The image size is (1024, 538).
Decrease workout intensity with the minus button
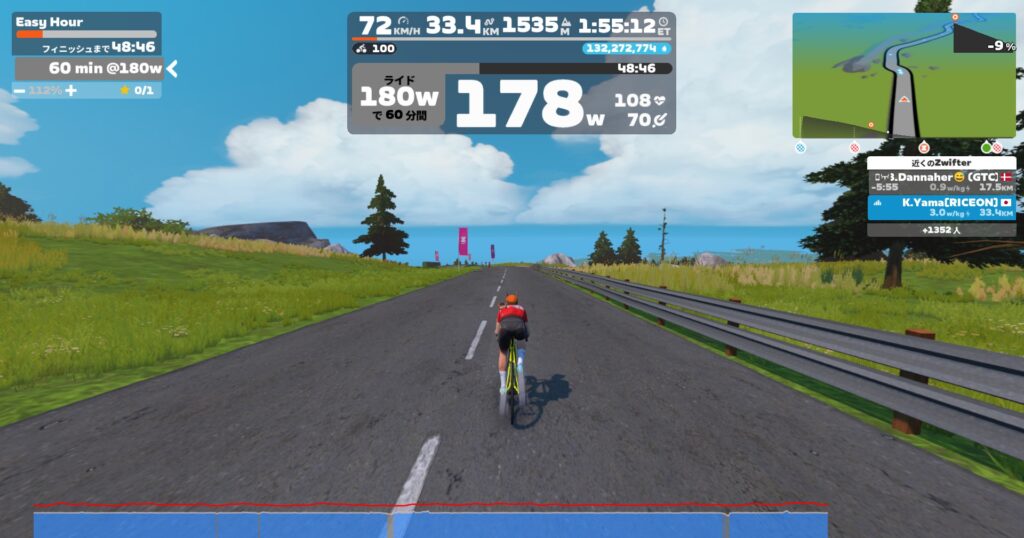click(19, 90)
